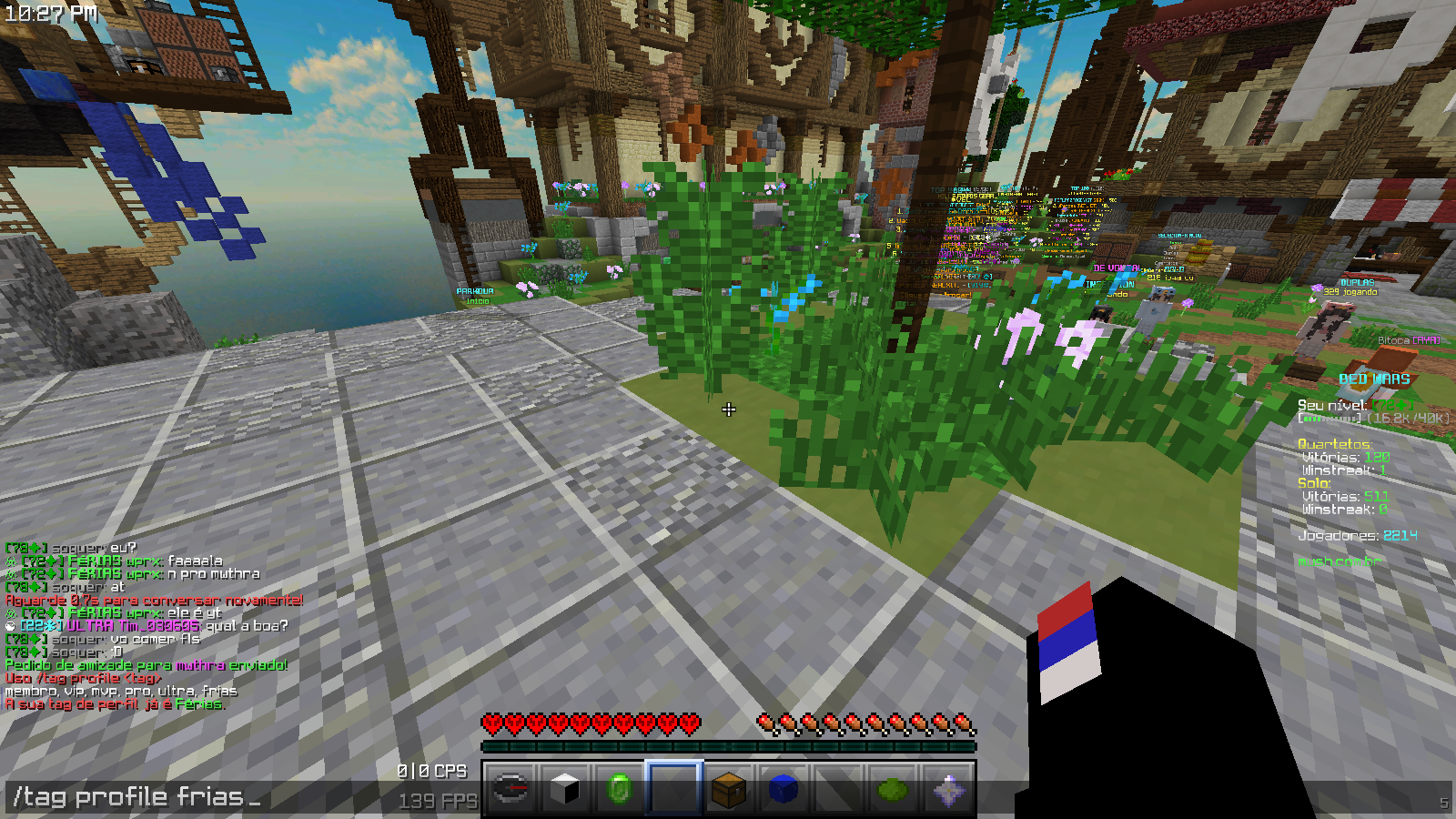Choose the emerald in the hotbar
The height and width of the screenshot is (819, 1456).
pyautogui.click(x=620, y=788)
